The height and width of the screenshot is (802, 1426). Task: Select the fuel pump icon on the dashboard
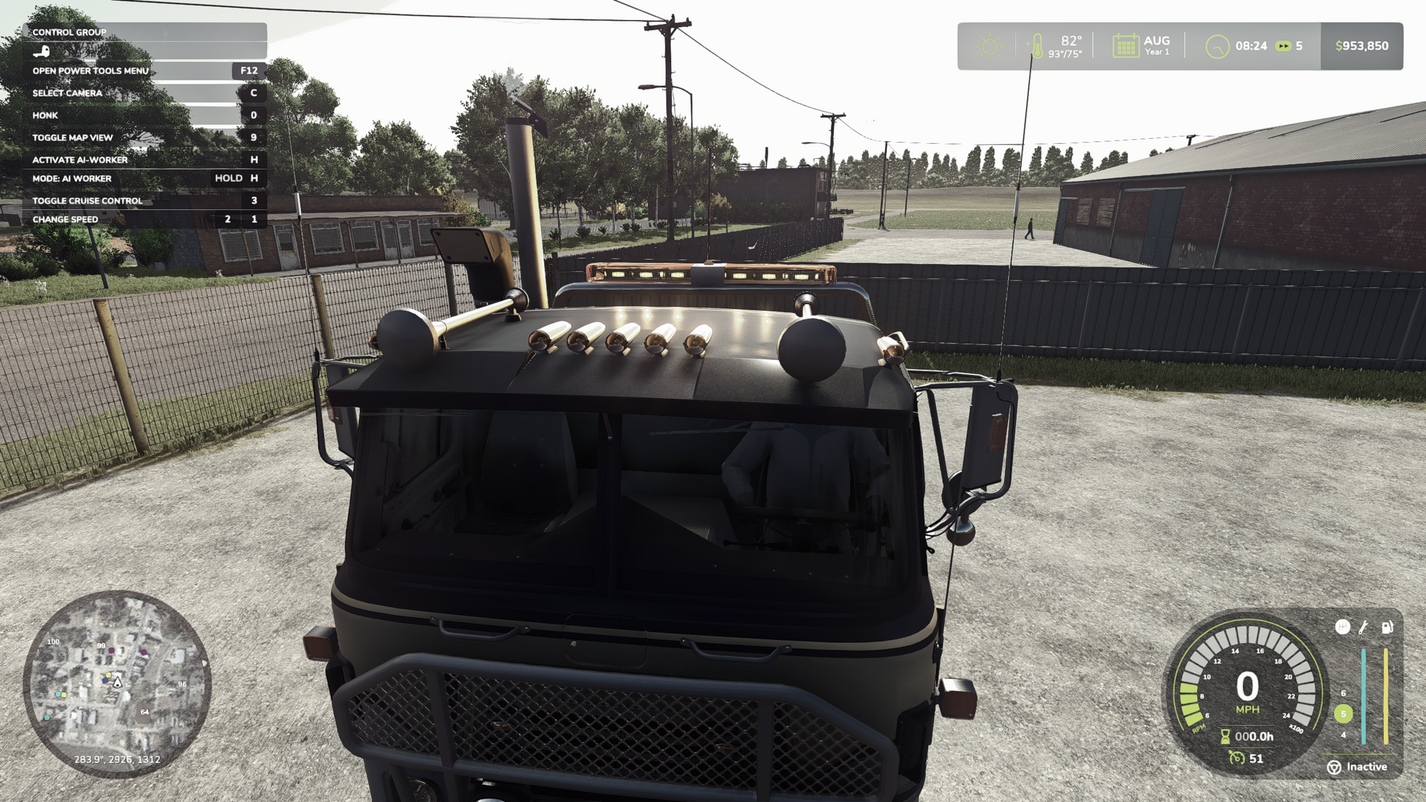(x=1387, y=626)
